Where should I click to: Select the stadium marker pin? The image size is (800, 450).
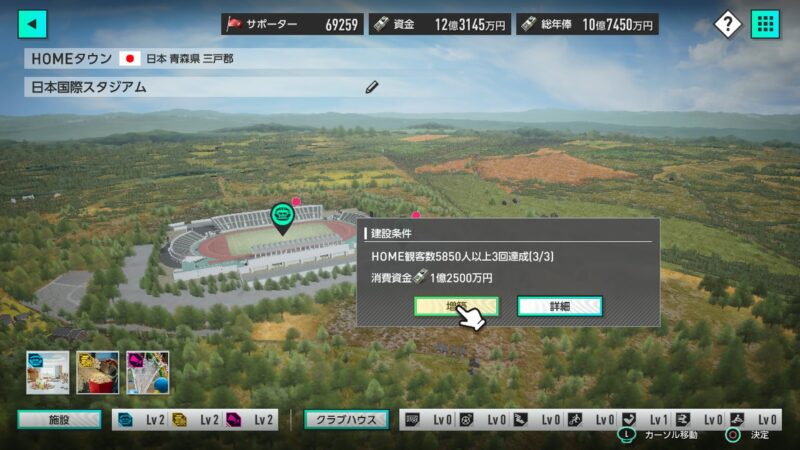coord(283,217)
